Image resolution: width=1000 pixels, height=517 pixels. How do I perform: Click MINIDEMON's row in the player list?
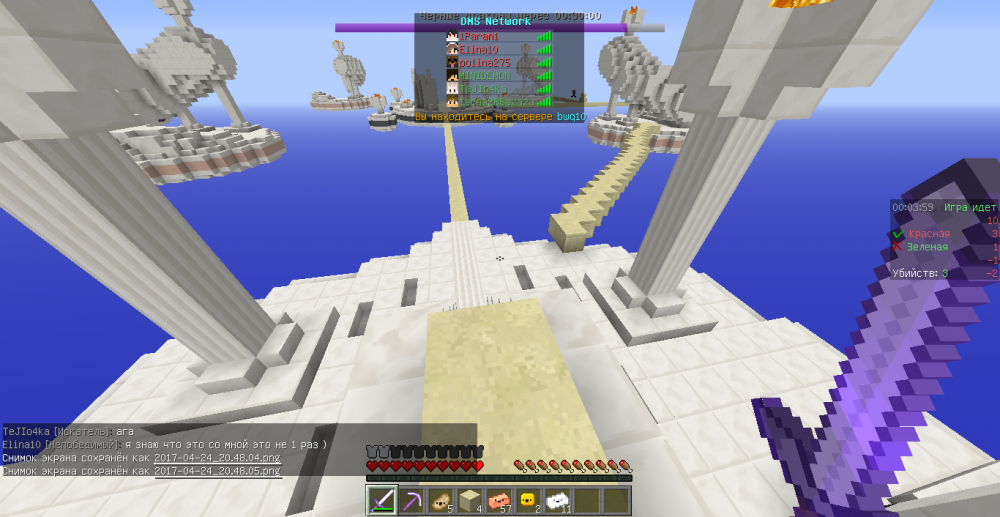(484, 76)
